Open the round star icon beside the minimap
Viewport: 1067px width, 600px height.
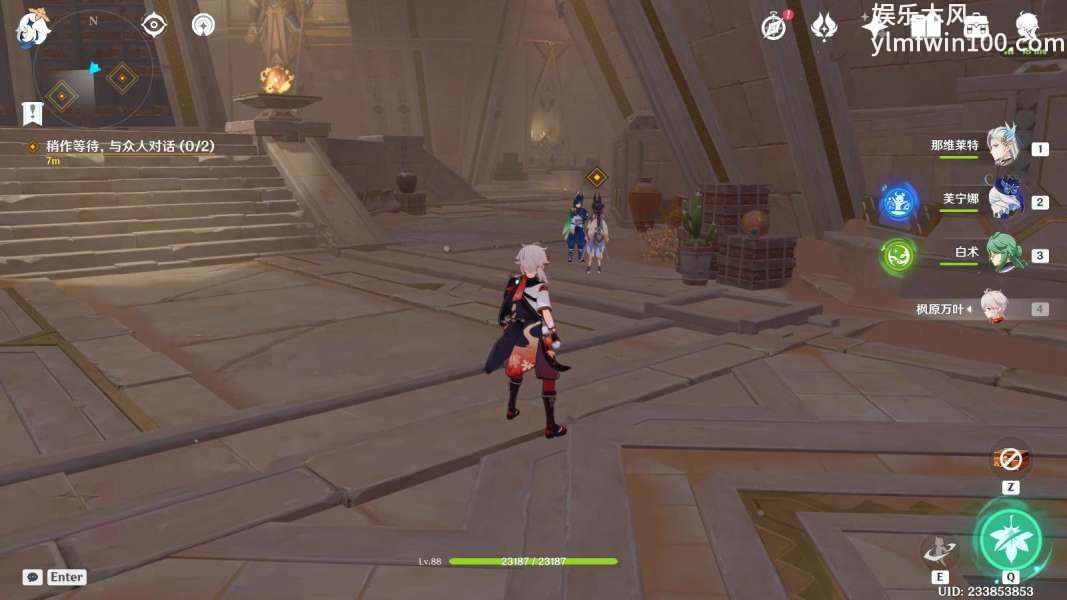pos(203,25)
